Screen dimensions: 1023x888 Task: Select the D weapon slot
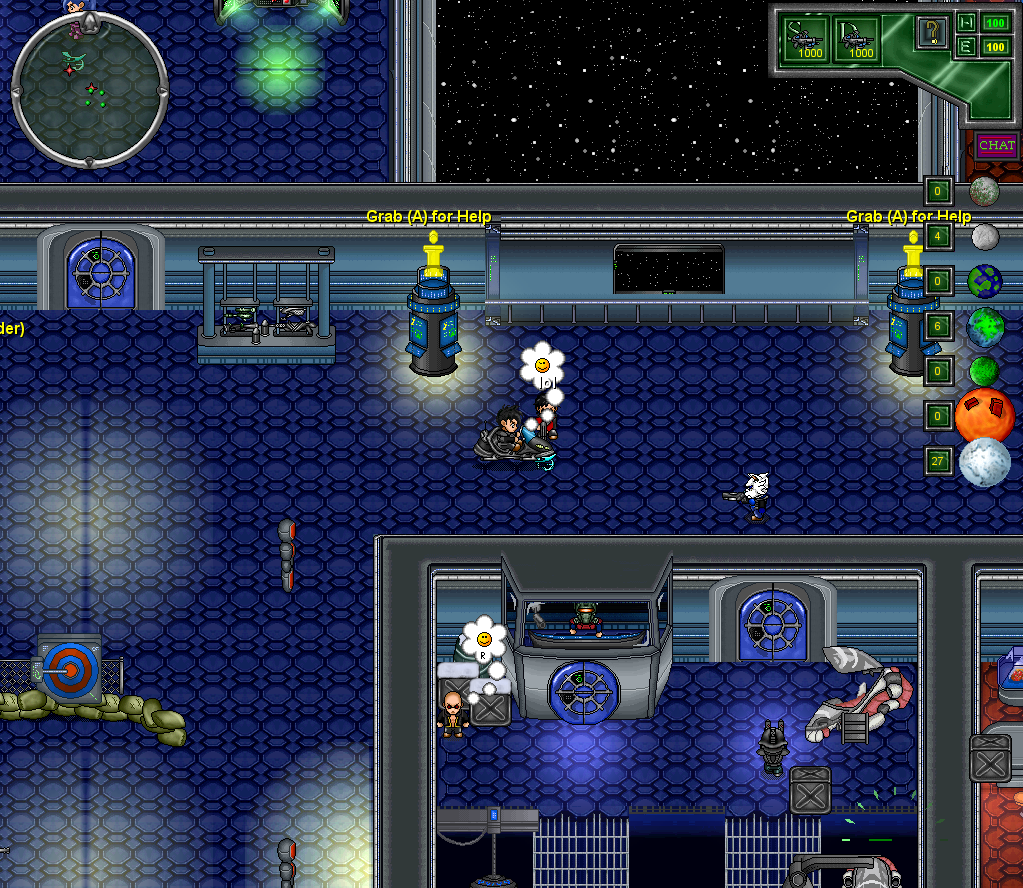(x=856, y=39)
